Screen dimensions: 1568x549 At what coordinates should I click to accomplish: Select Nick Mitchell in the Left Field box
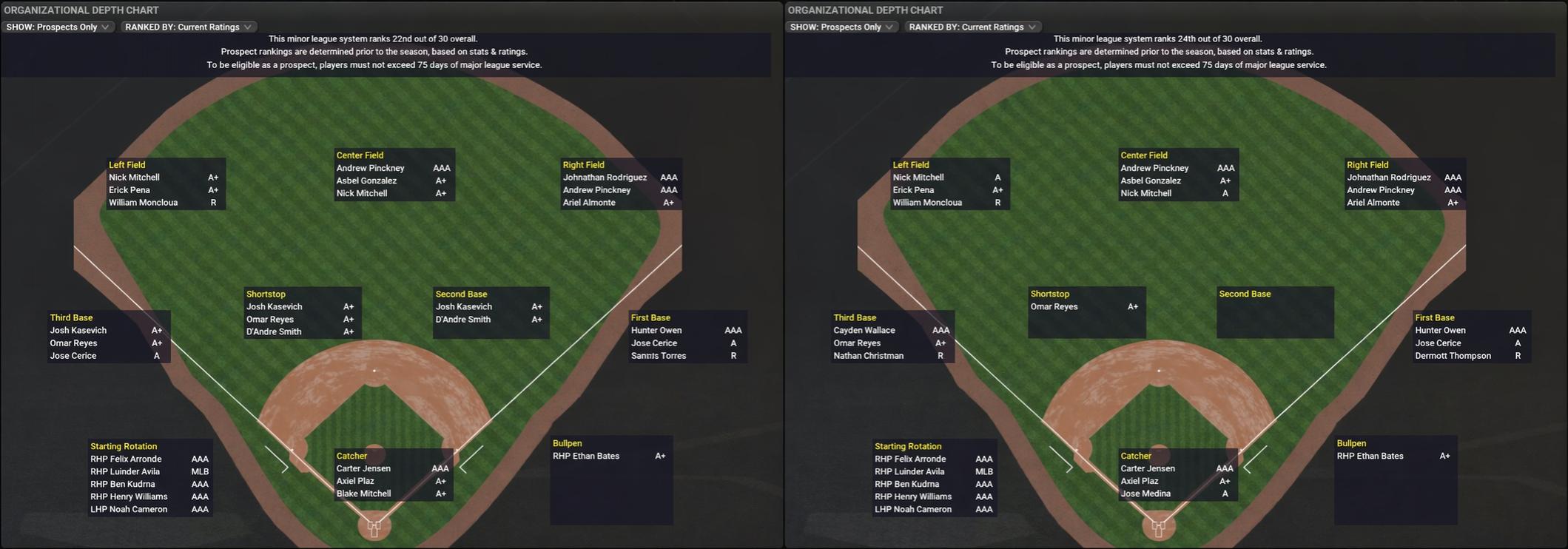click(135, 177)
